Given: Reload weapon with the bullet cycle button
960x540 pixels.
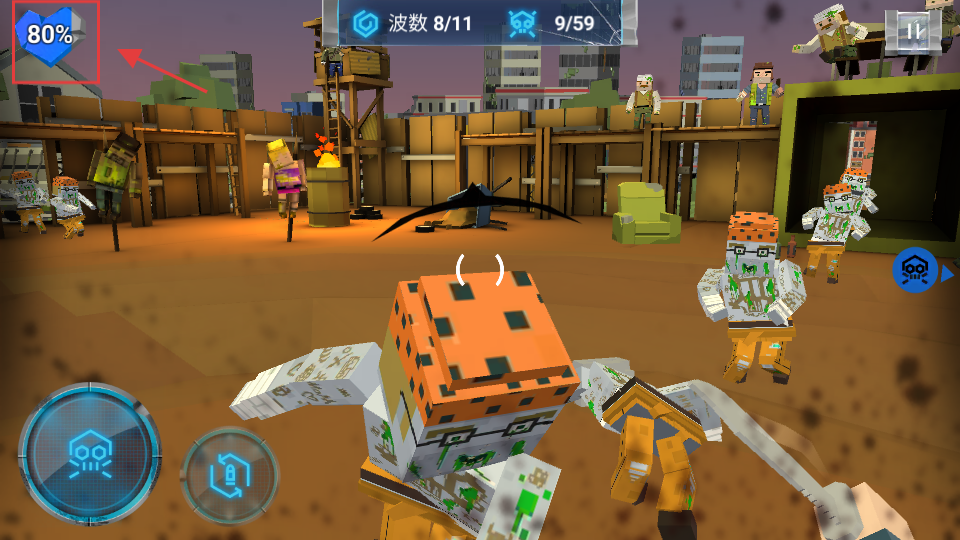Looking at the screenshot, I should point(229,475).
